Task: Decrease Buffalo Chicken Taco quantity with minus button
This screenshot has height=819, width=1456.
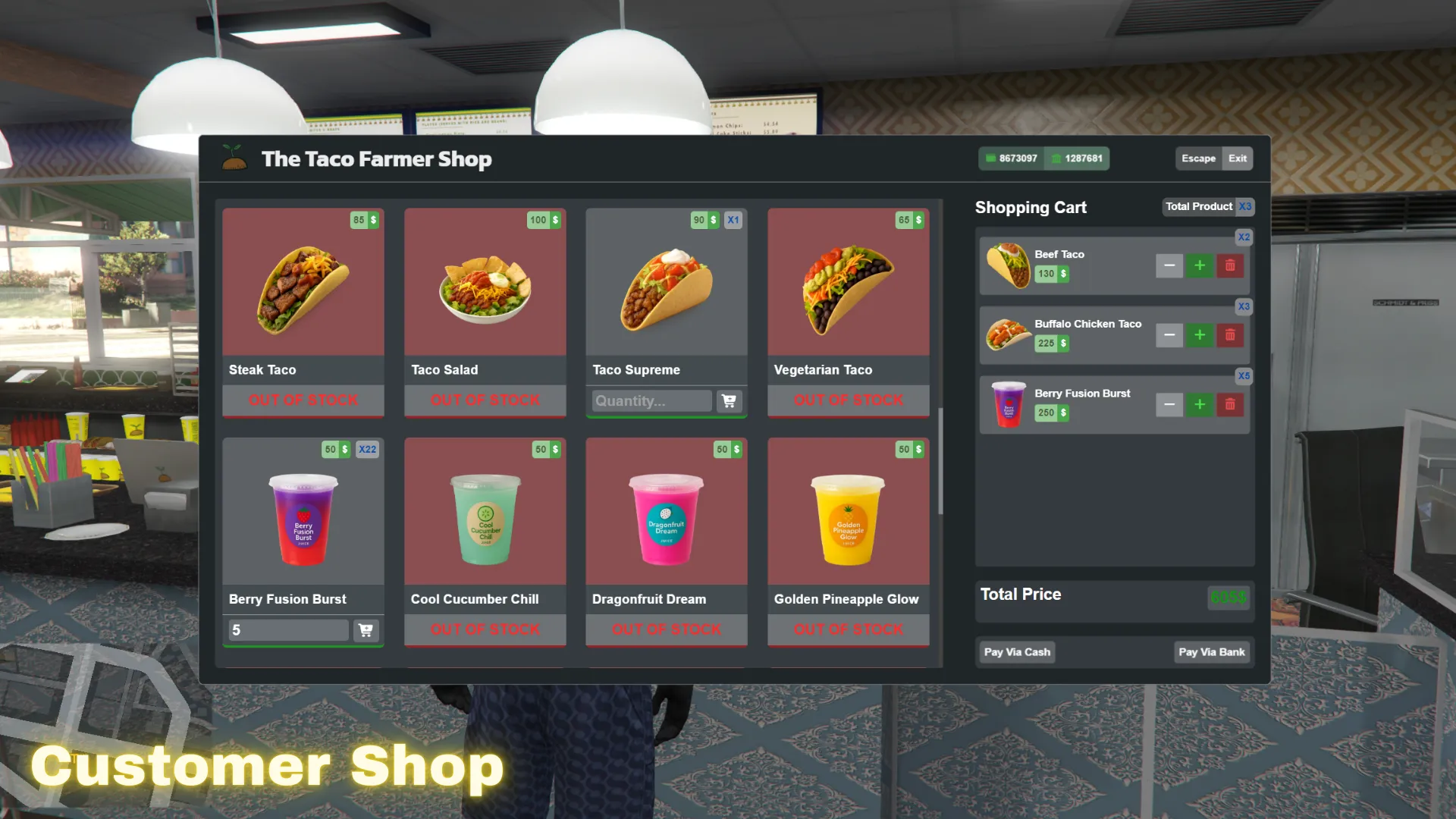Action: (x=1169, y=334)
